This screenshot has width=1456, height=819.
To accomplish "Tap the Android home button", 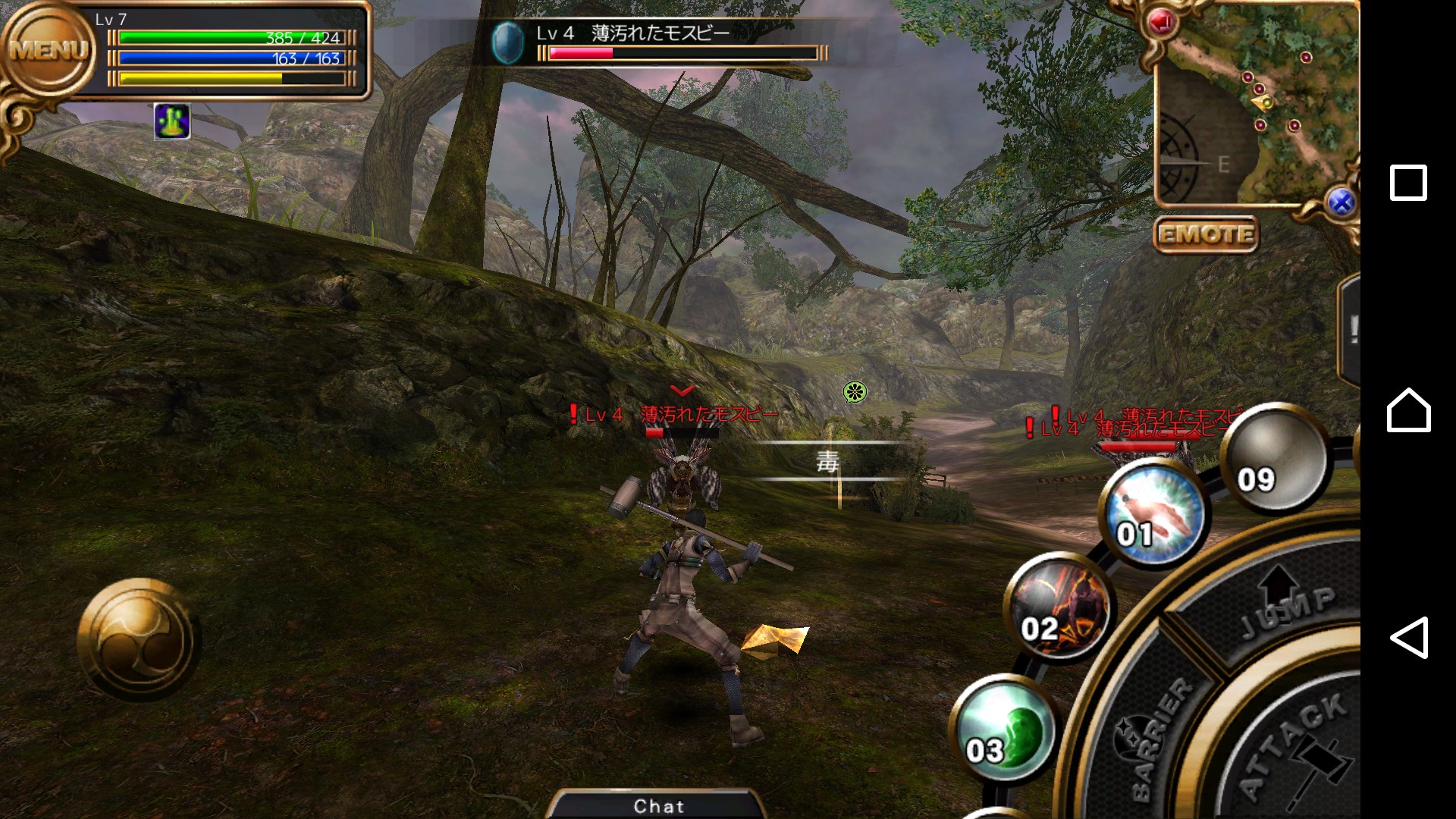I will [1408, 410].
